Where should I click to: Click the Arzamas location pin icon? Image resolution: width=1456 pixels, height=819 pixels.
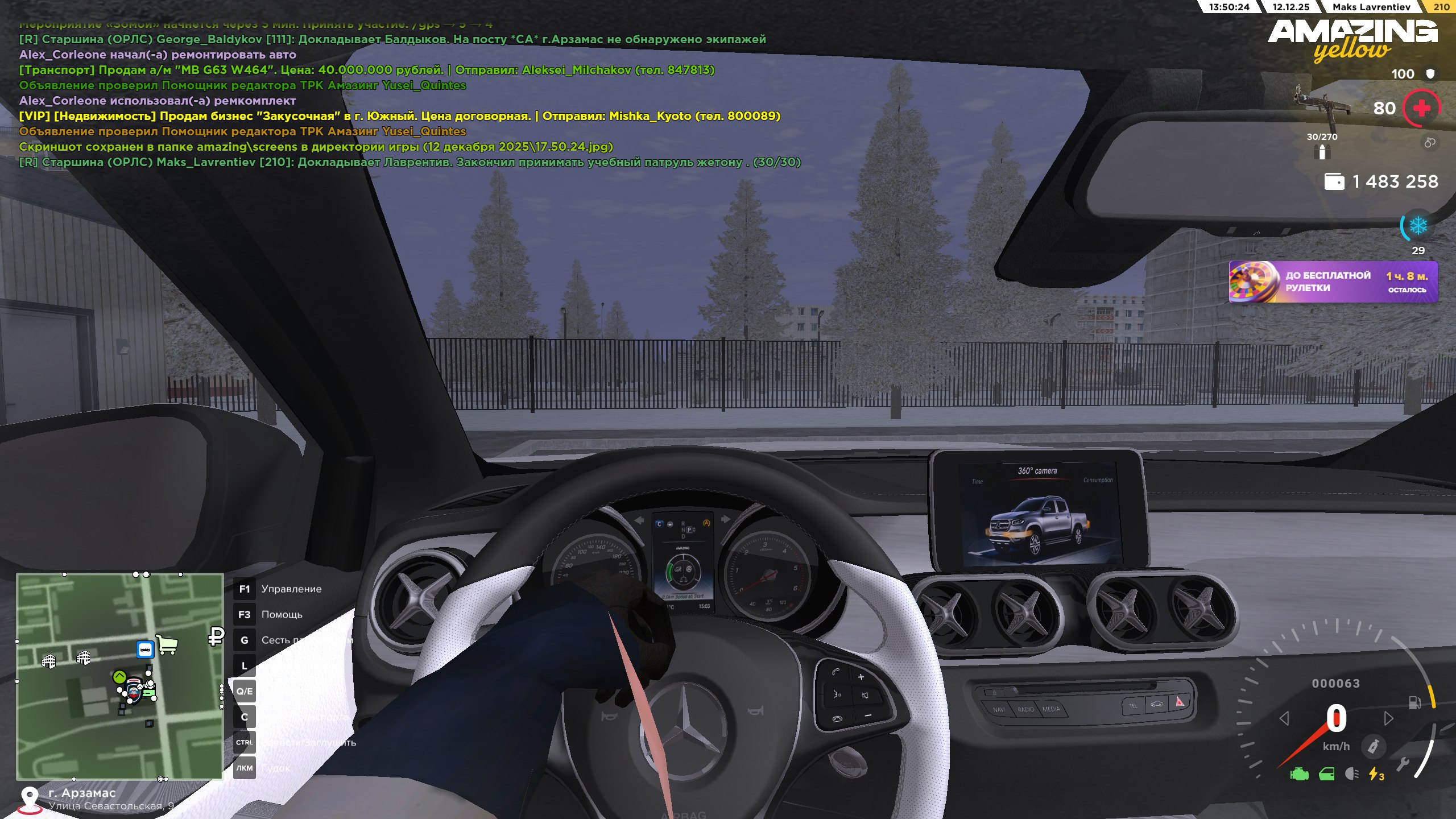(30, 798)
